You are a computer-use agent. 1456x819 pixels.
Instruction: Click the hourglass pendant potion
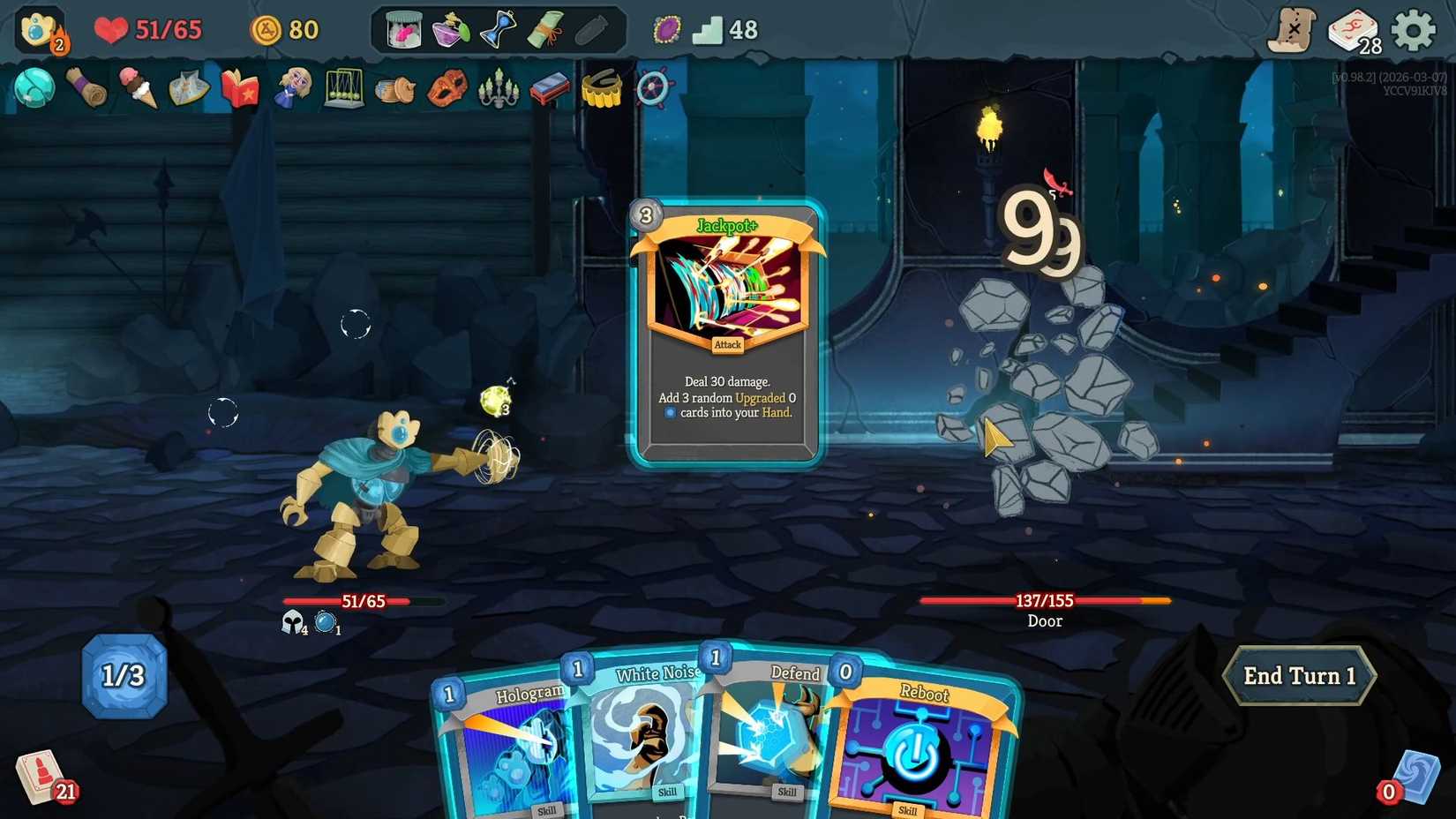click(499, 29)
